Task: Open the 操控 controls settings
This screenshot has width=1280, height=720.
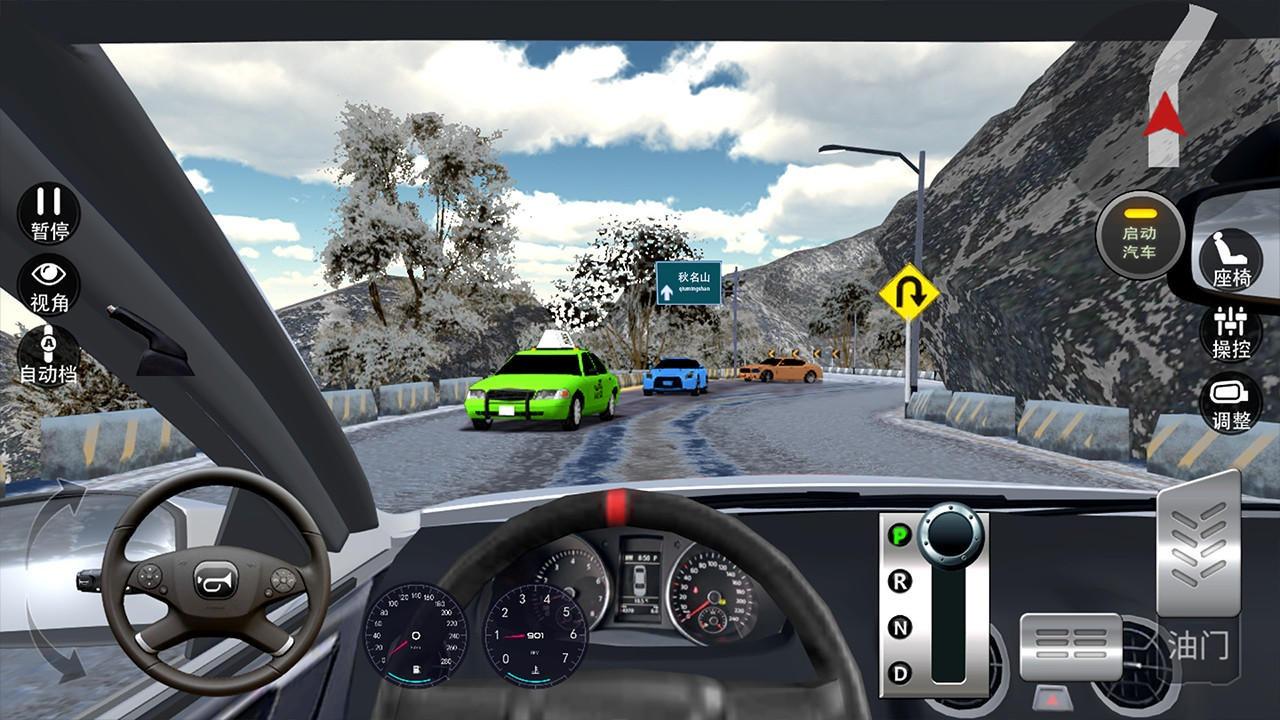Action: tap(1231, 332)
